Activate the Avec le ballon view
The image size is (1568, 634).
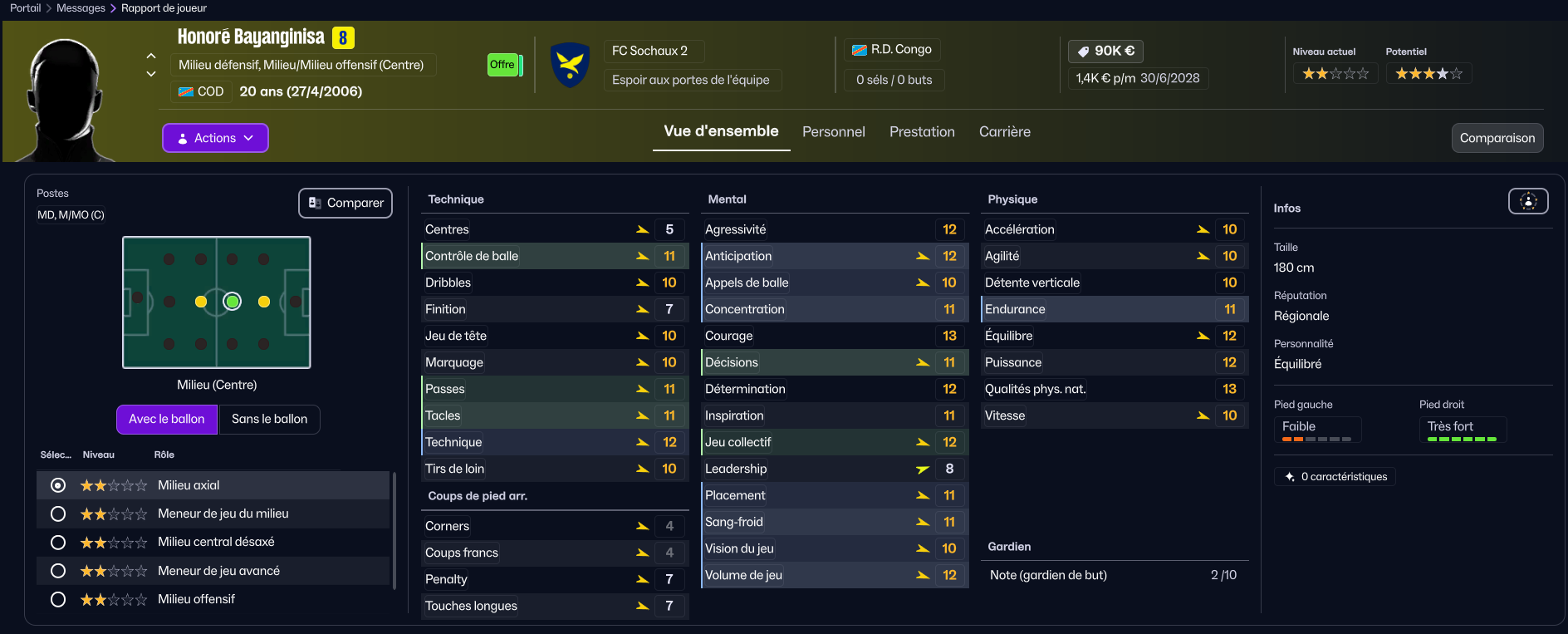click(167, 419)
